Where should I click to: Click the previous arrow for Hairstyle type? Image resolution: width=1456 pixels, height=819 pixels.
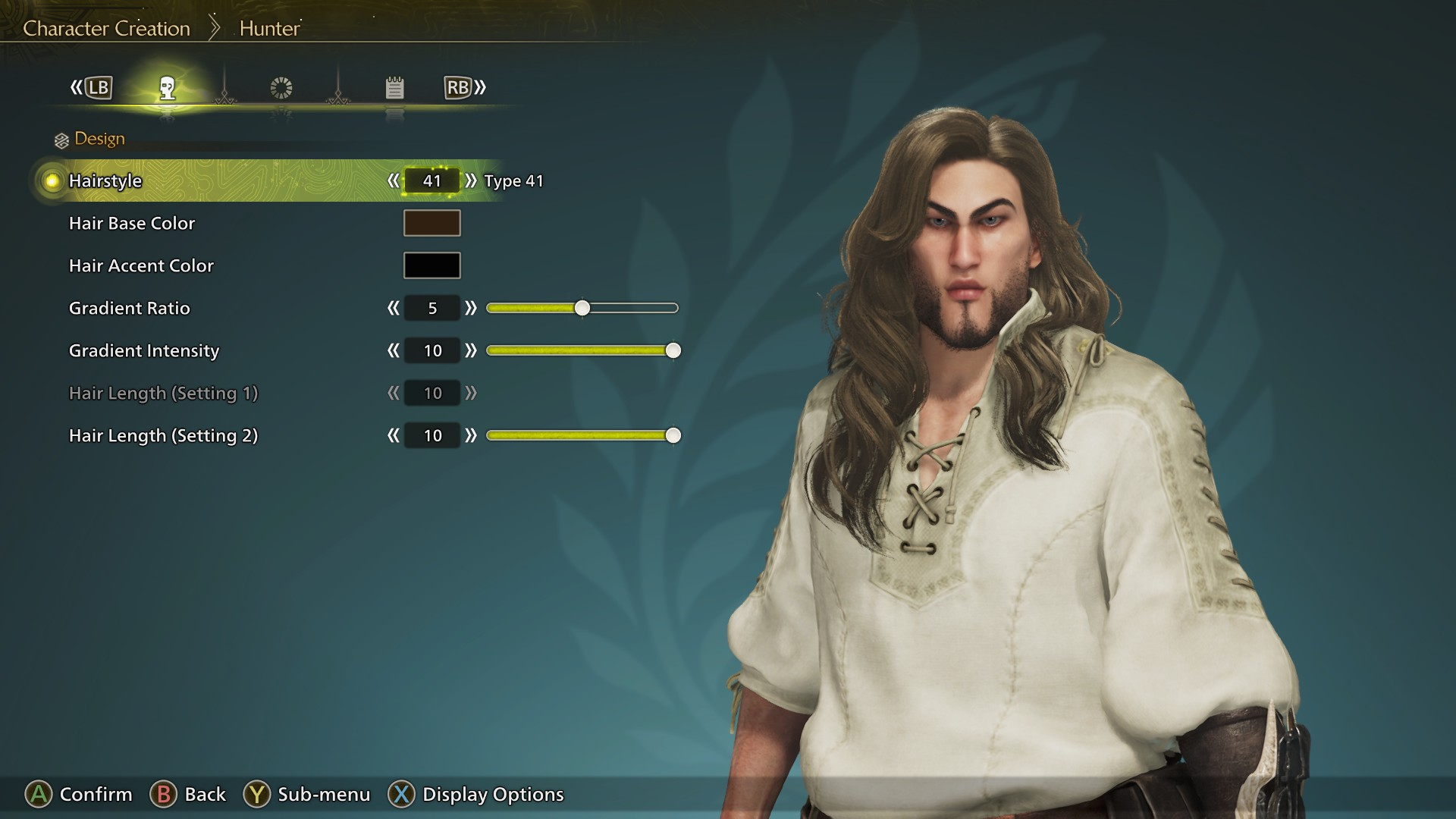[x=393, y=180]
